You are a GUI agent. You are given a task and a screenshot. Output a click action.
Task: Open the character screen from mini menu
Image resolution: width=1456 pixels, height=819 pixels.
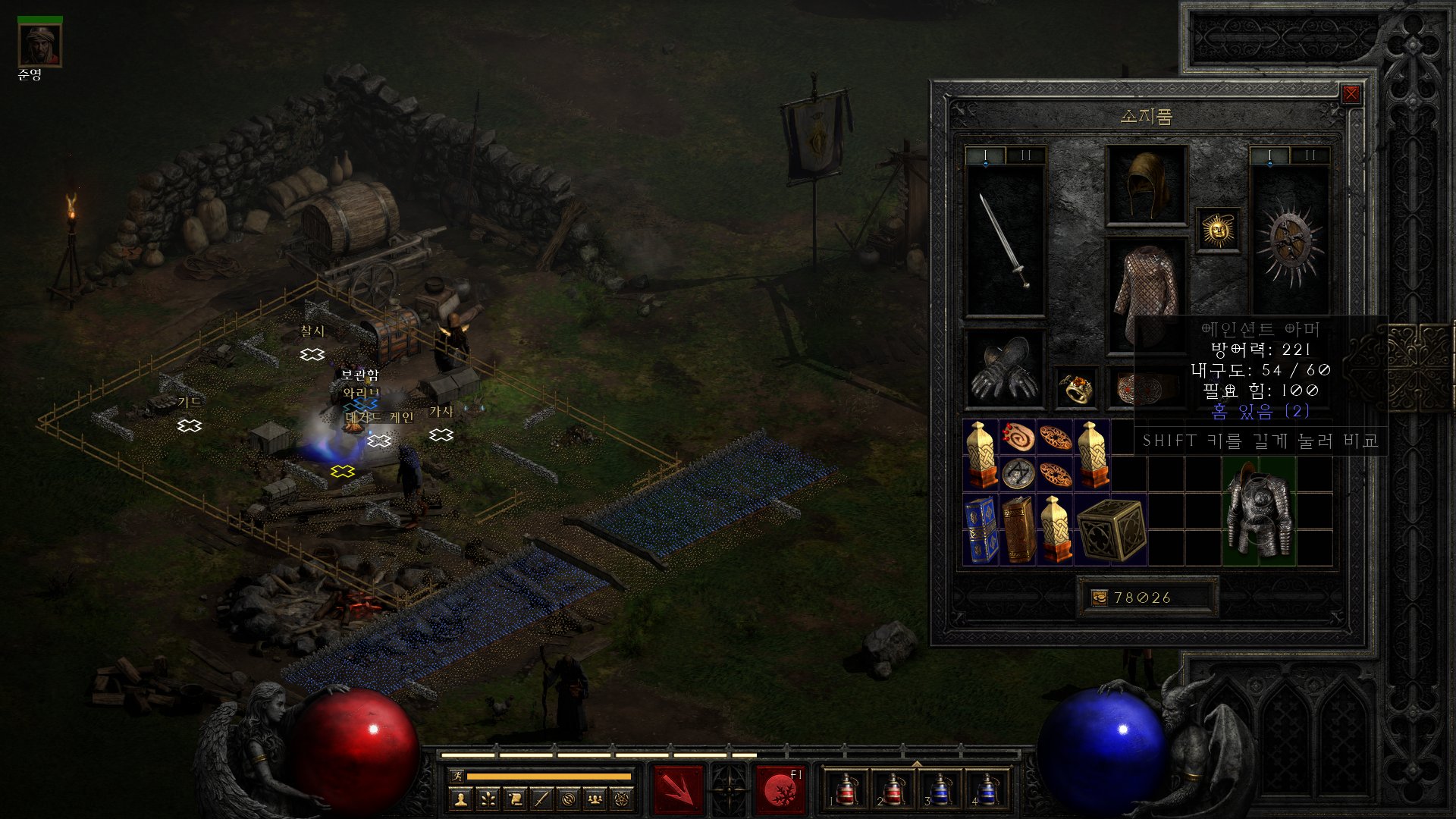click(x=461, y=799)
